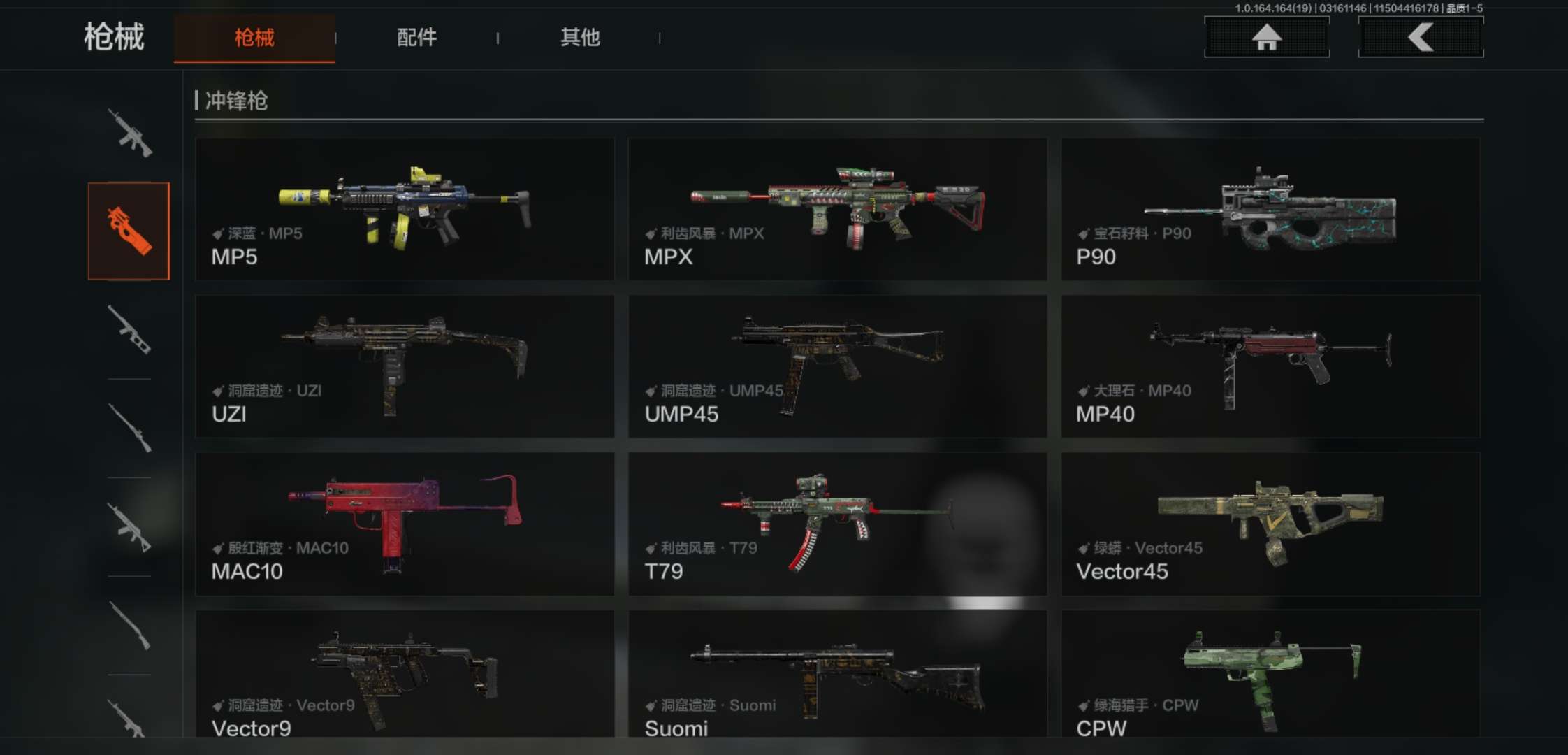The width and height of the screenshot is (1568, 755).
Task: Go to the home screen
Action: pos(1266,37)
